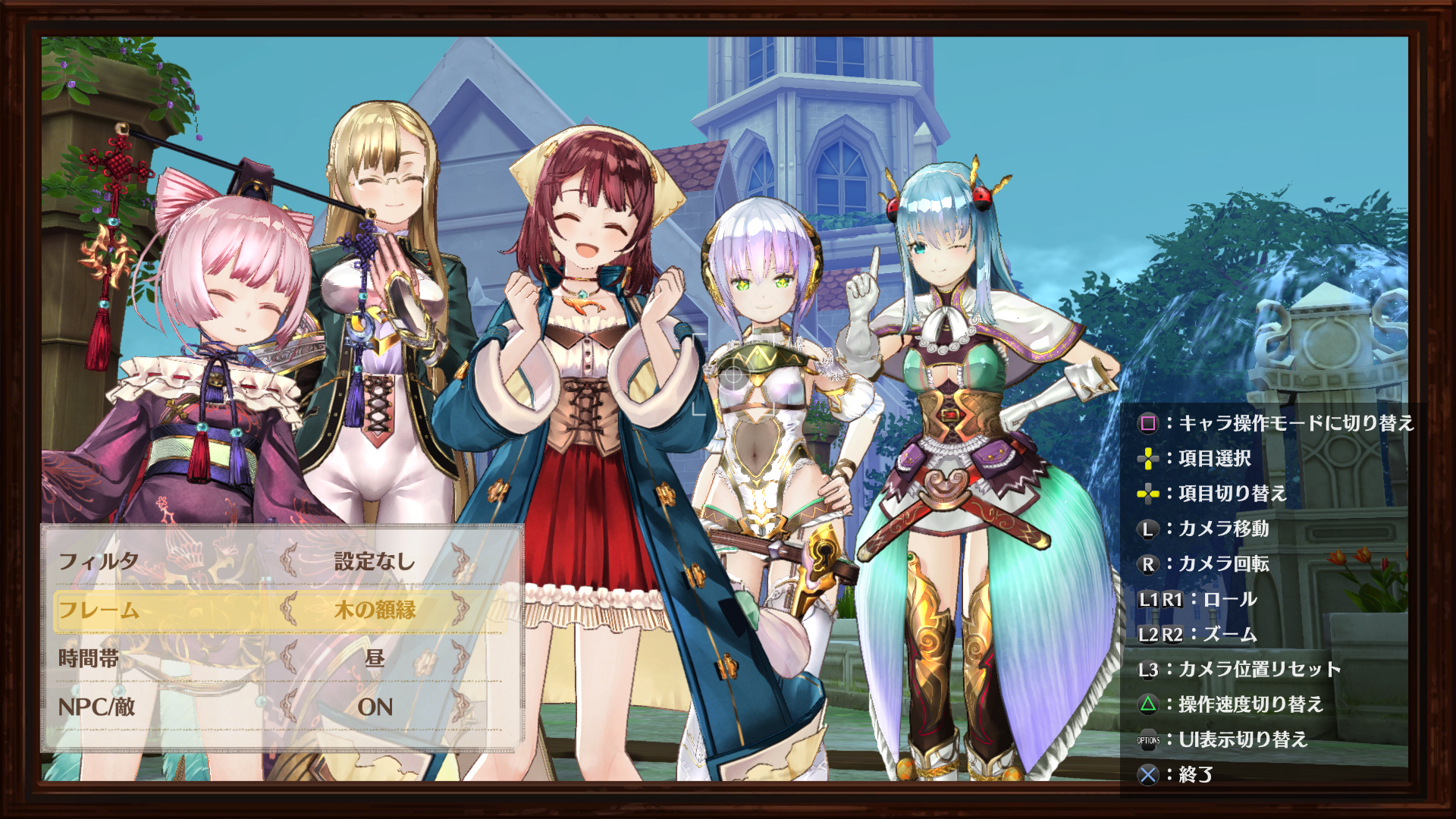
Task: Select the L stick カメラ移動 icon
Action: point(1147,531)
